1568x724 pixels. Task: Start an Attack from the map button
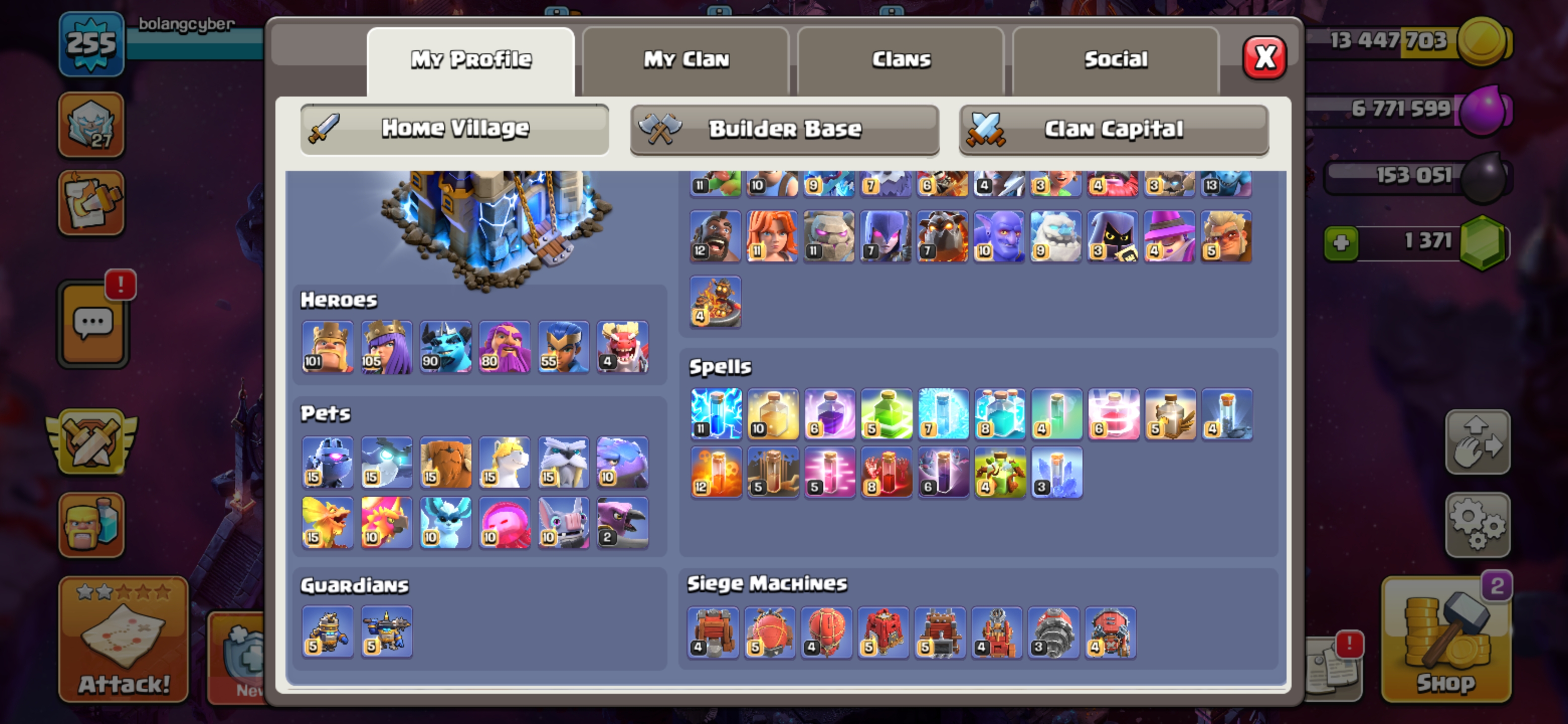(x=124, y=640)
